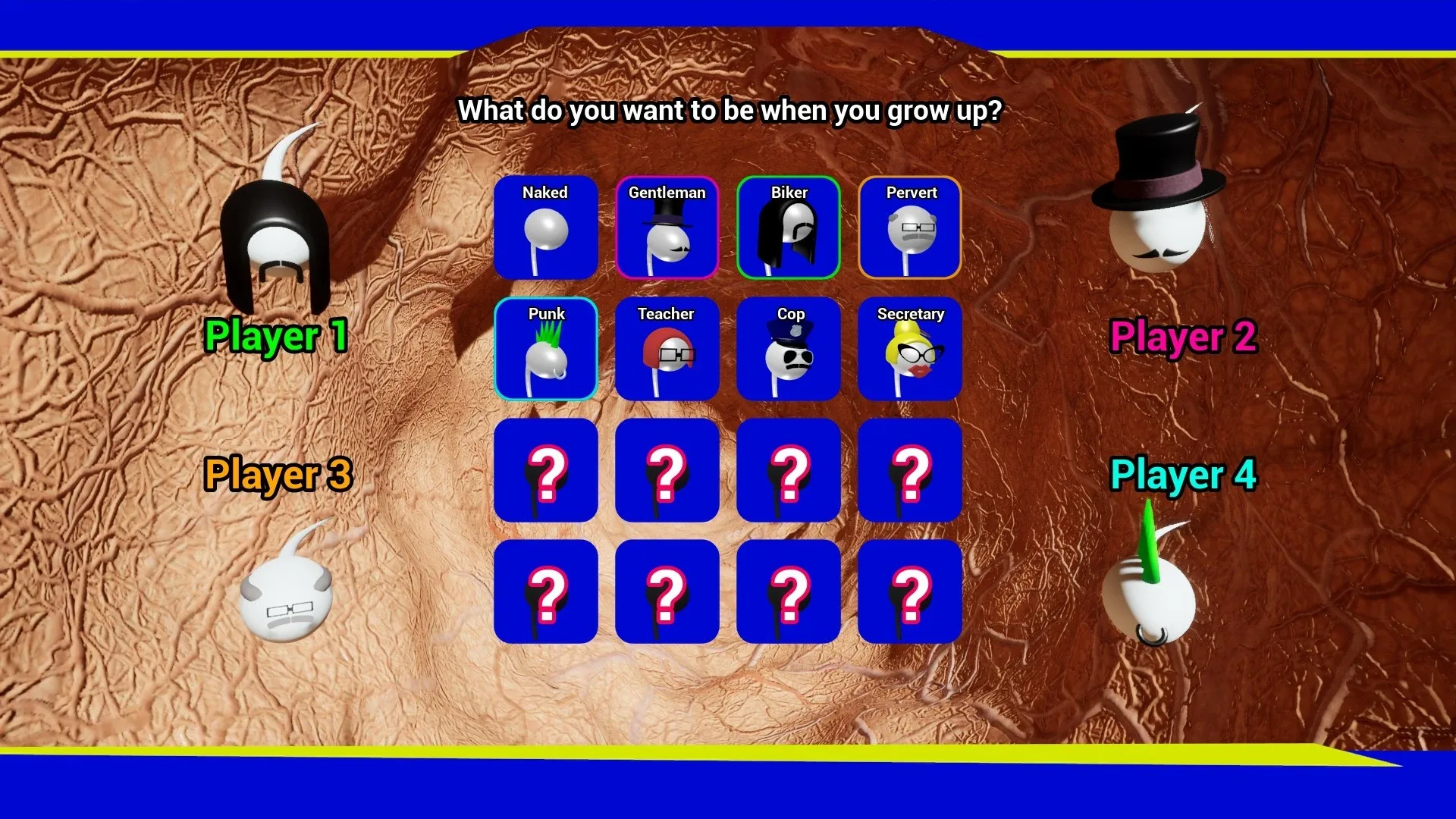Click the Player 3 label
The width and height of the screenshot is (1456, 819).
pyautogui.click(x=278, y=474)
